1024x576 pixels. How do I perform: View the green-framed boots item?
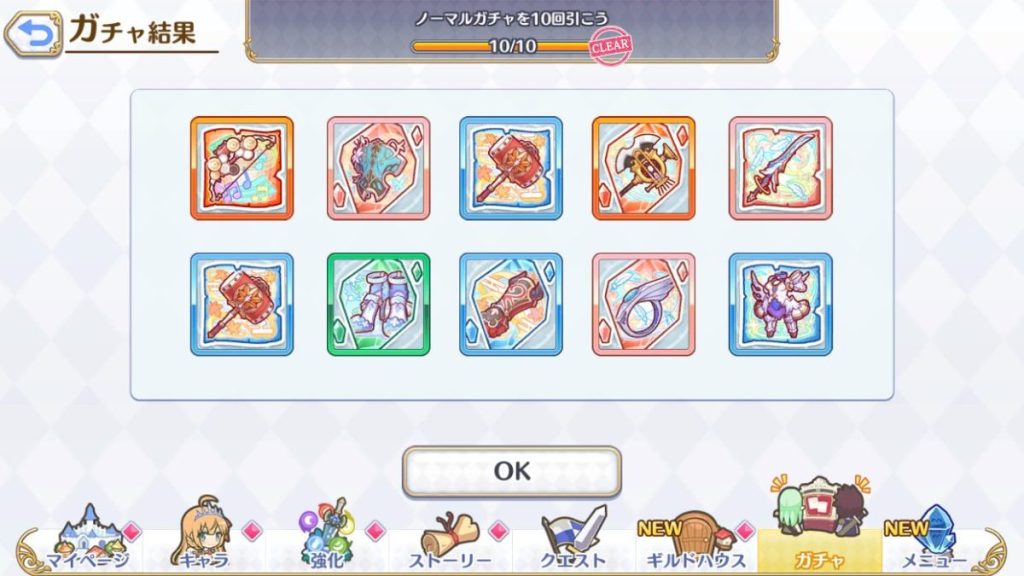378,304
